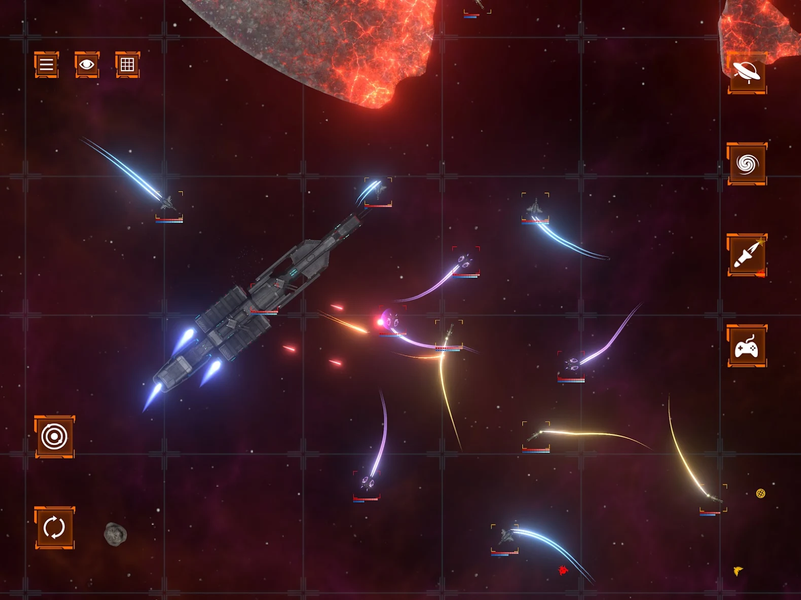This screenshot has width=801, height=600.
Task: Click the gamepad controller button
Action: point(746,346)
